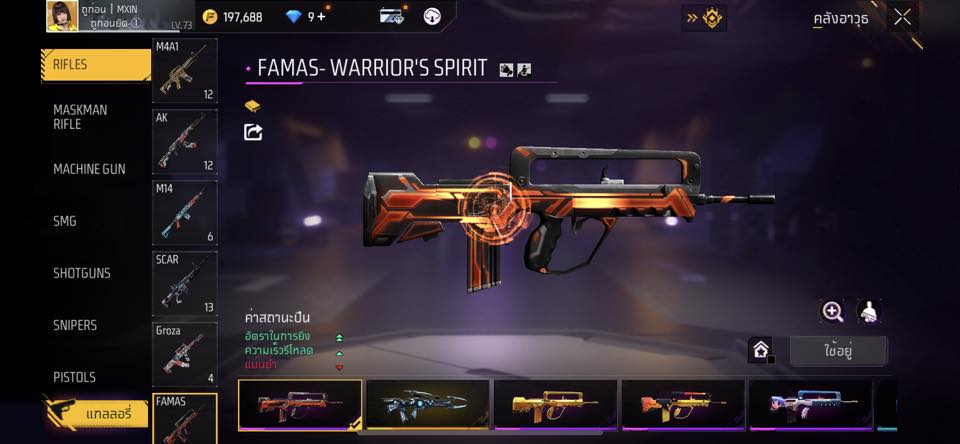Click the yellow 'ใช้อยู่' equipped button
960x444 pixels.
tap(837, 351)
